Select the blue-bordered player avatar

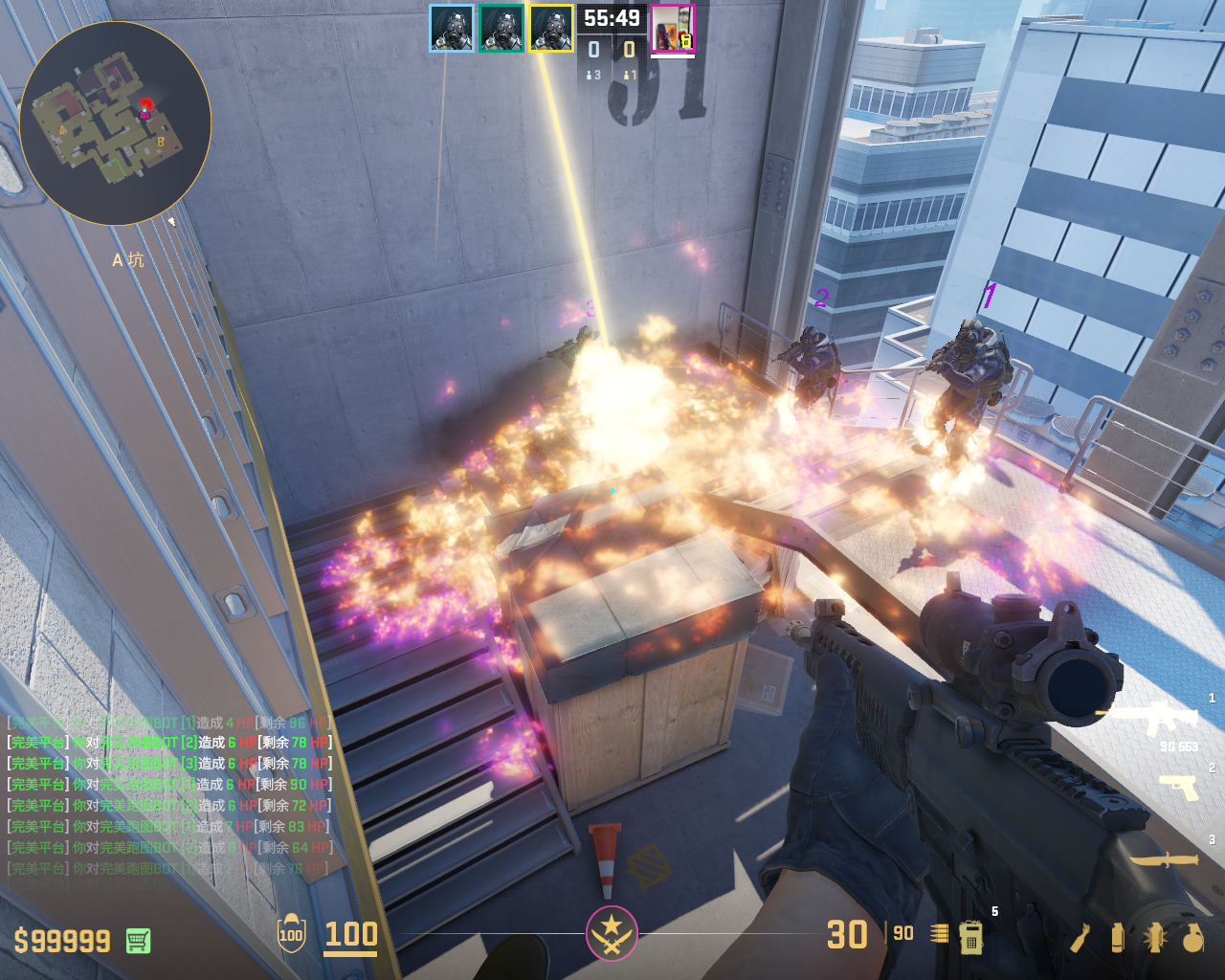click(451, 29)
